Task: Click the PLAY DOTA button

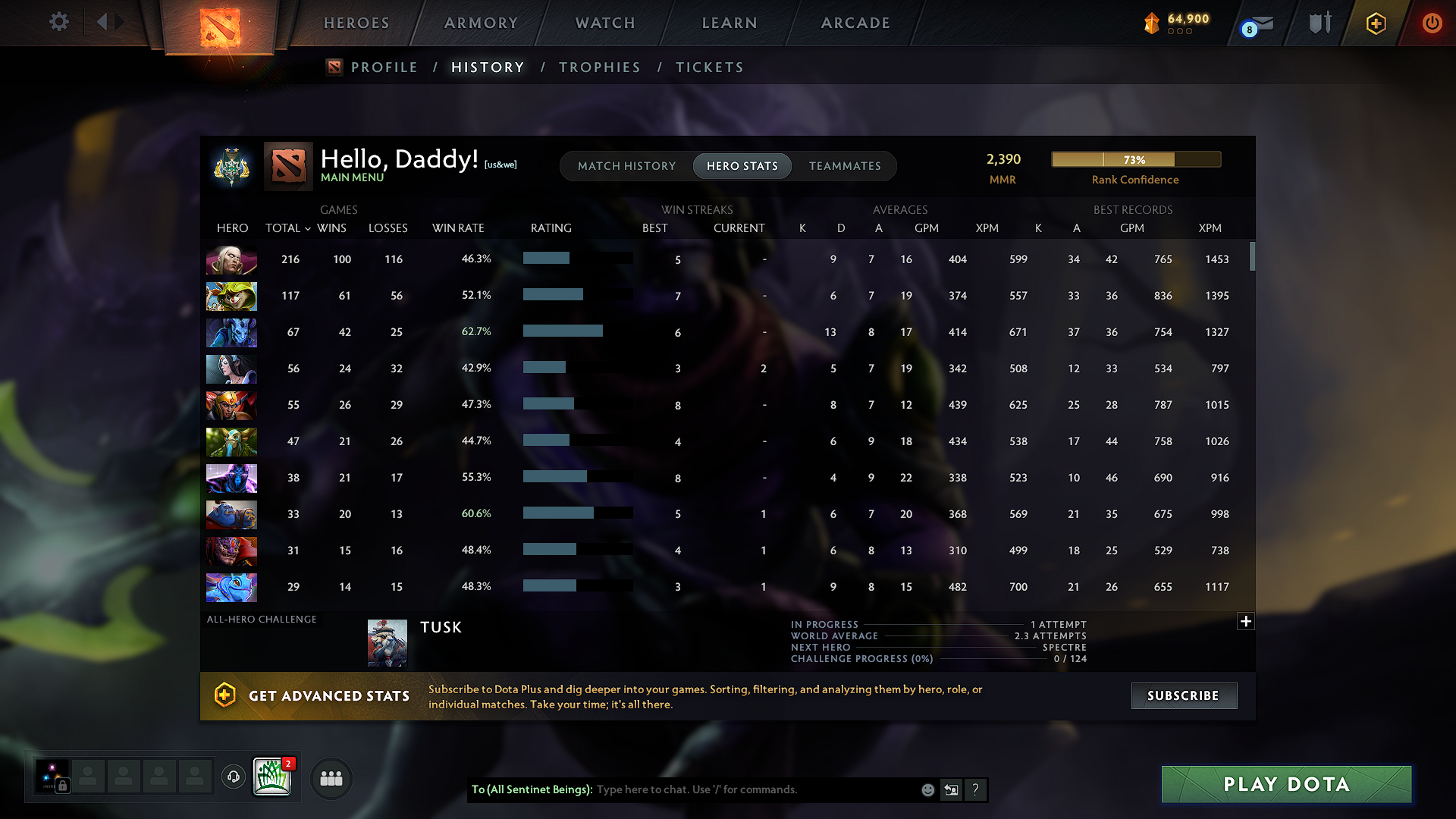Action: (1286, 784)
